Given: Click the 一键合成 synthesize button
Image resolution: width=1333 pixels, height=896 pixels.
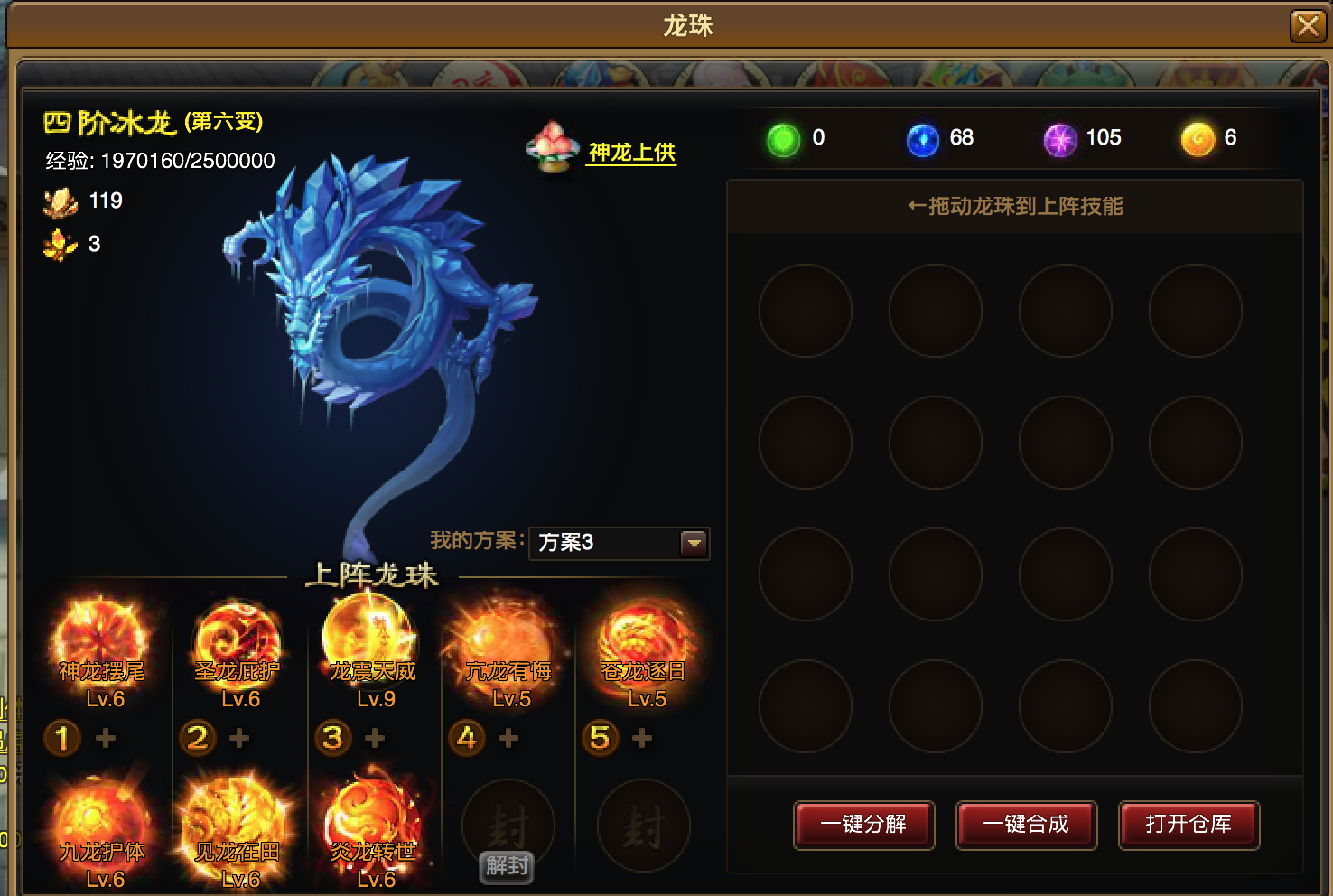Looking at the screenshot, I should [x=1026, y=825].
